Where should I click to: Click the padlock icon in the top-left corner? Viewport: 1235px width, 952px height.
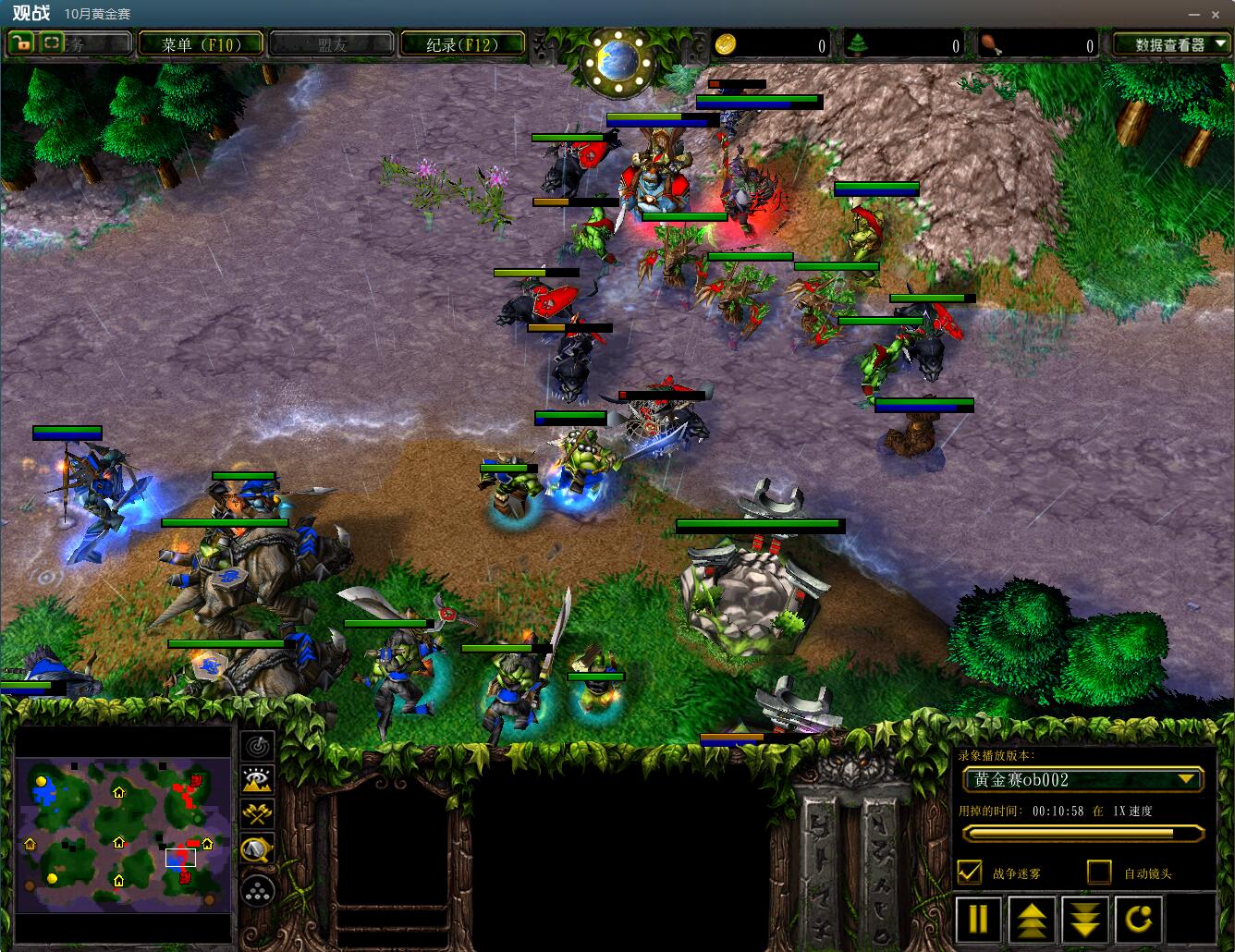coord(21,43)
